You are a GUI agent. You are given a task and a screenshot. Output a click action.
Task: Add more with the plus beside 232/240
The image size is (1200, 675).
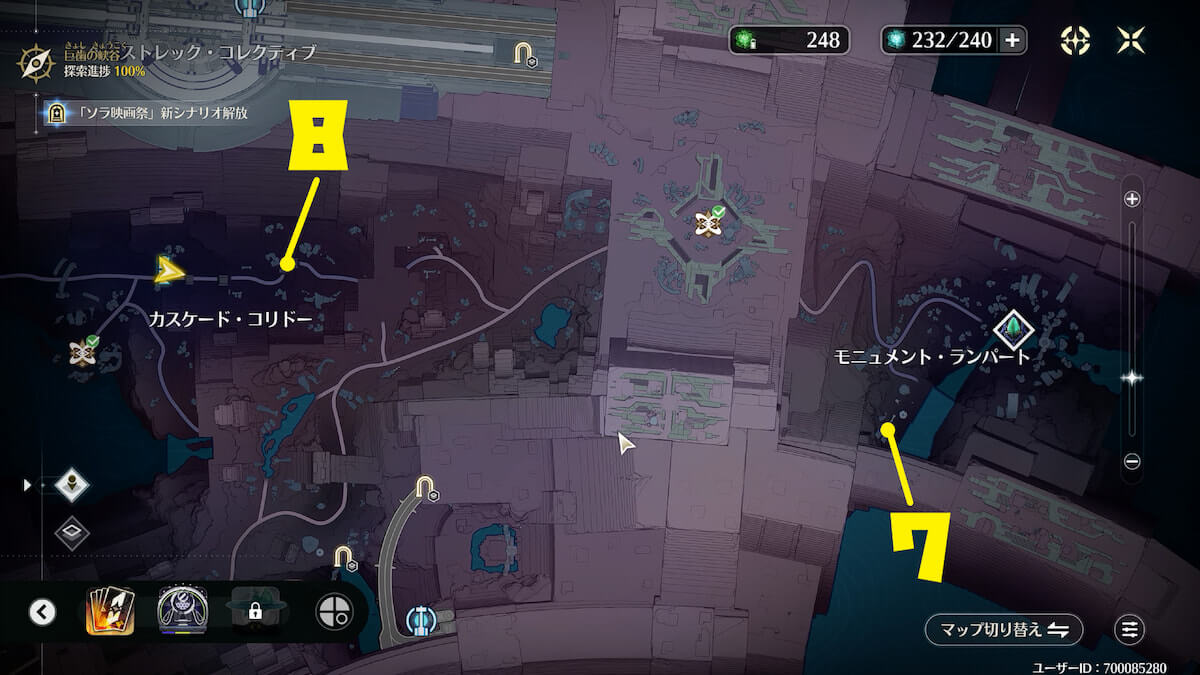(x=1012, y=41)
